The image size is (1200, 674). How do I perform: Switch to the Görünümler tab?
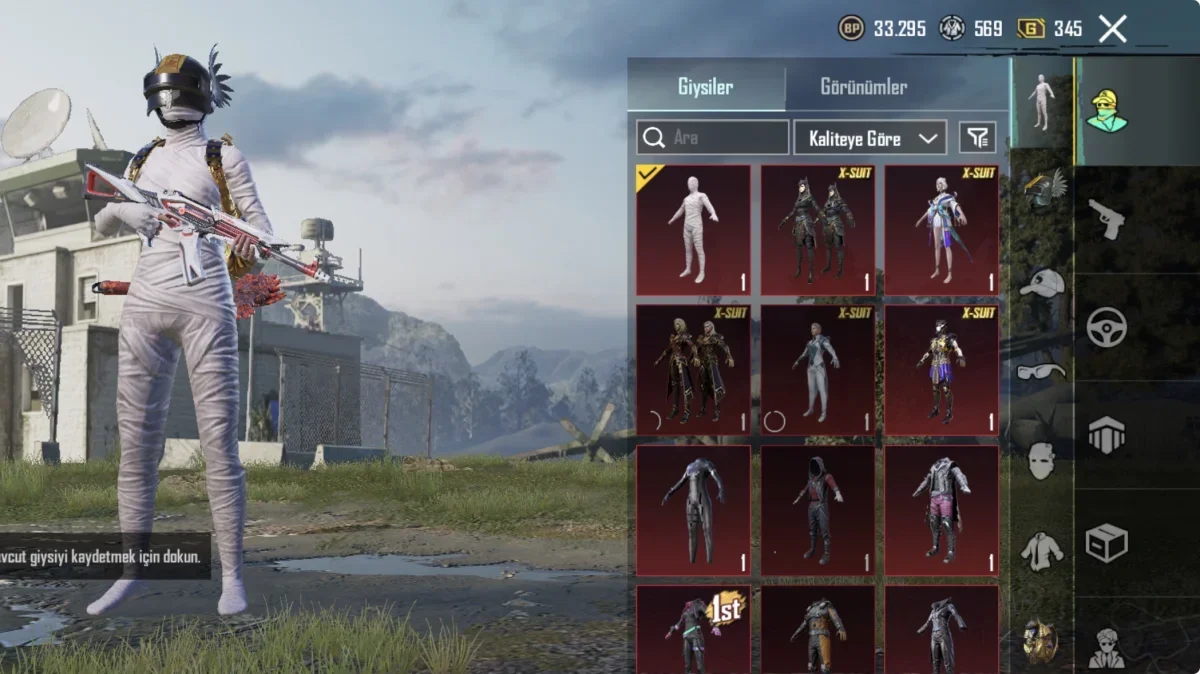863,87
